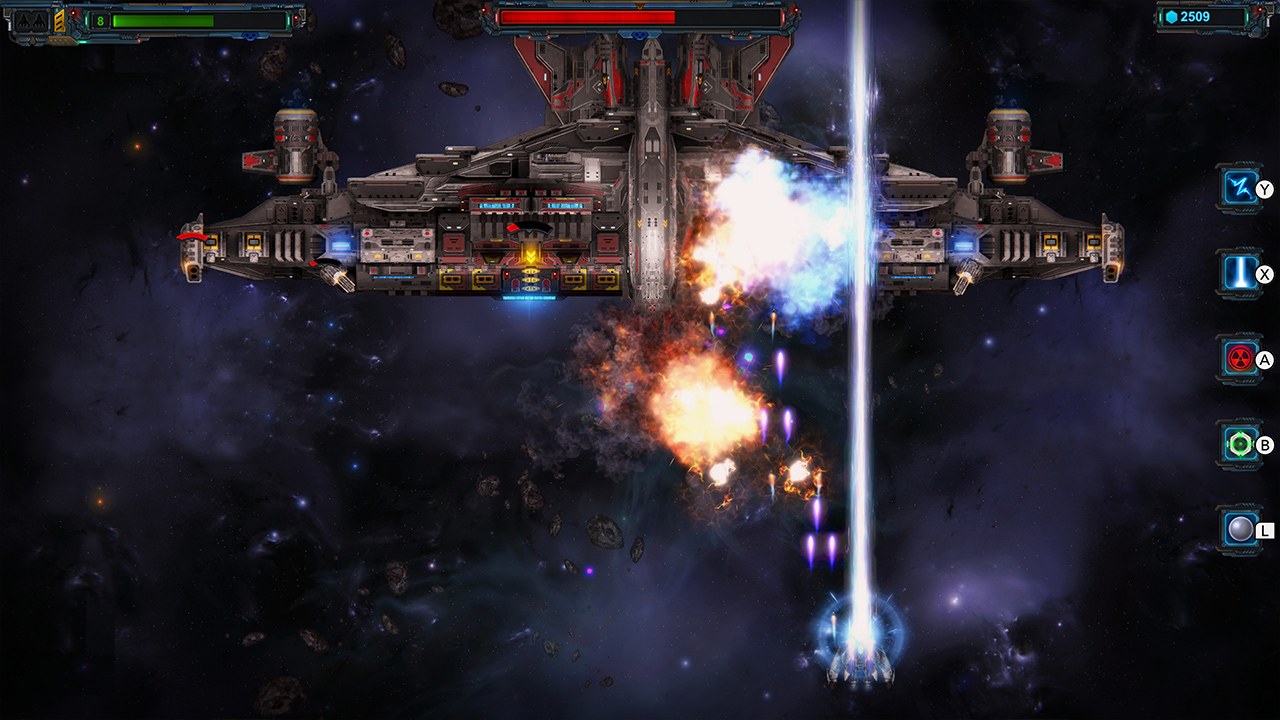Select the level 8 counter display
The width and height of the screenshot is (1280, 720).
click(x=100, y=21)
